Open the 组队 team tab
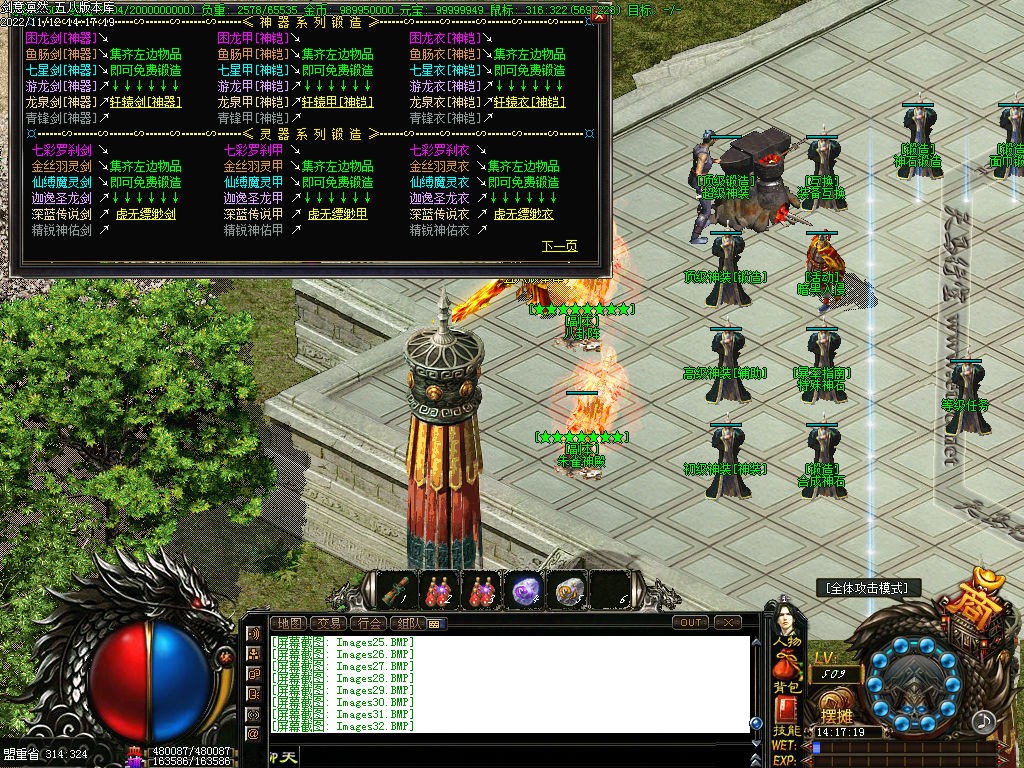 tap(409, 623)
